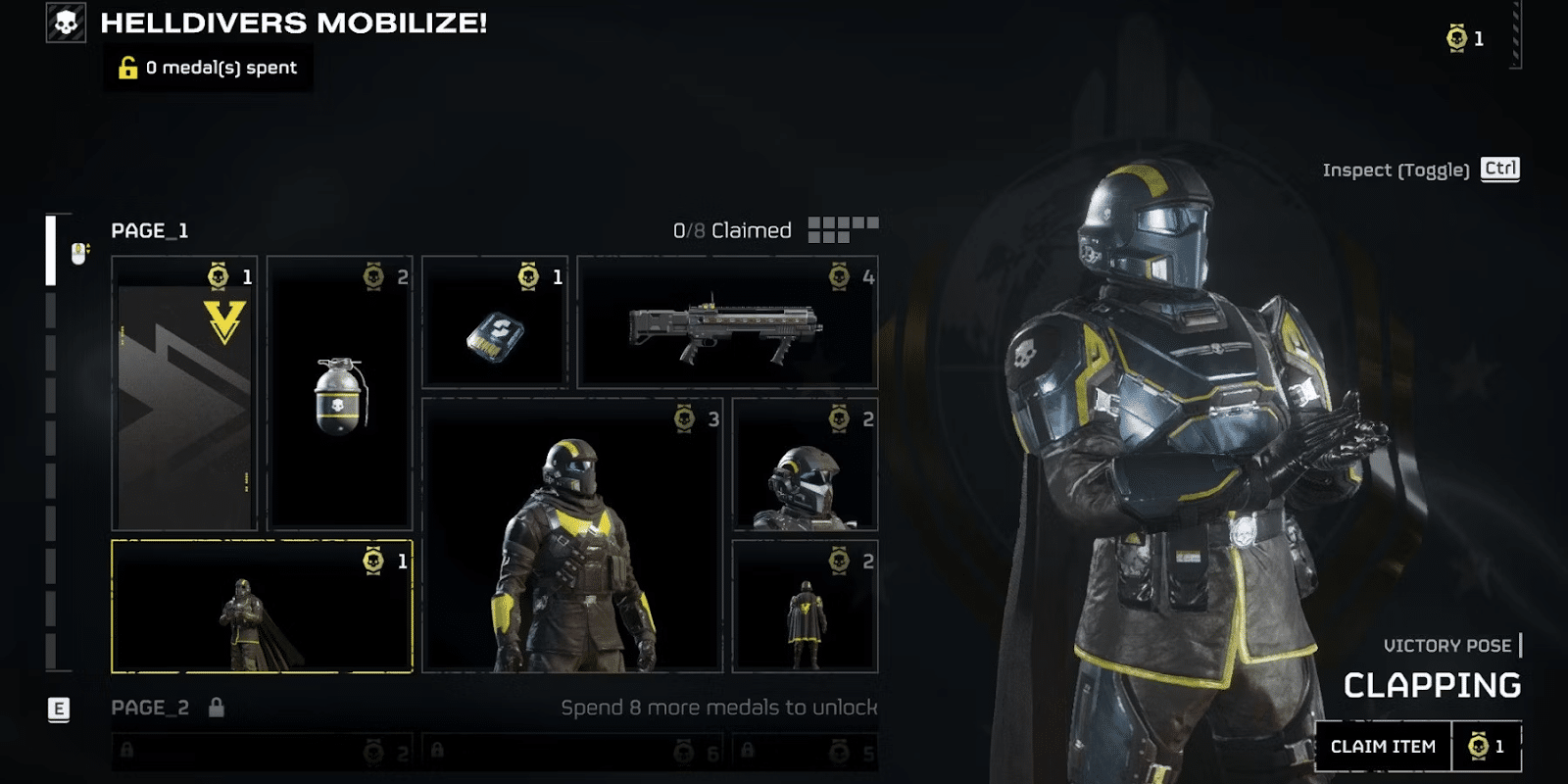
Task: Click the Spend 8 more medals text
Action: pyautogui.click(x=722, y=706)
